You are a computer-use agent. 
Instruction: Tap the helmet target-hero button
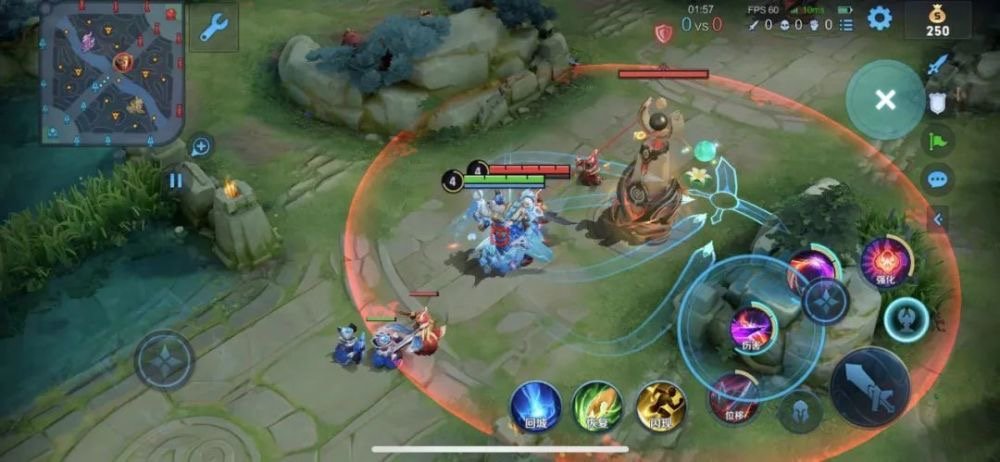click(800, 411)
